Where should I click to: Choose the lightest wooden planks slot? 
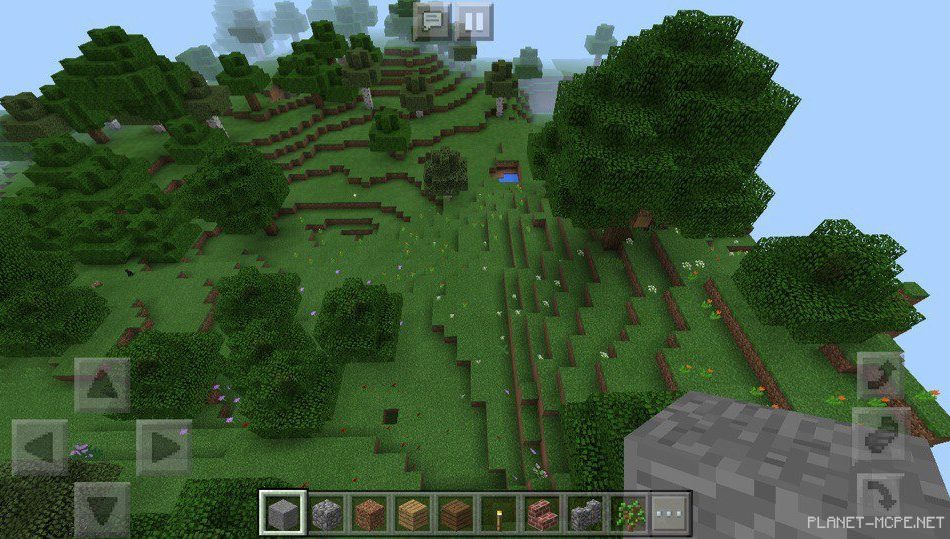413,514
